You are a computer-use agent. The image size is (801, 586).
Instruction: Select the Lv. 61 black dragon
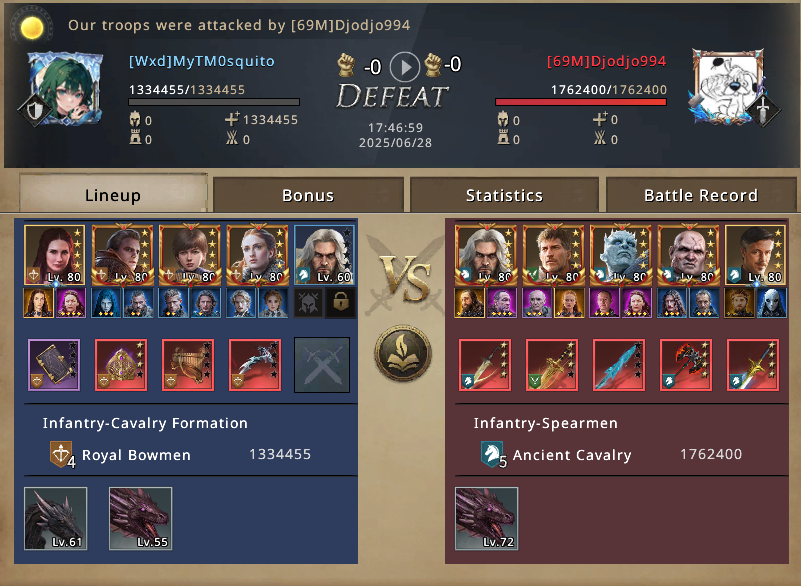(x=55, y=518)
